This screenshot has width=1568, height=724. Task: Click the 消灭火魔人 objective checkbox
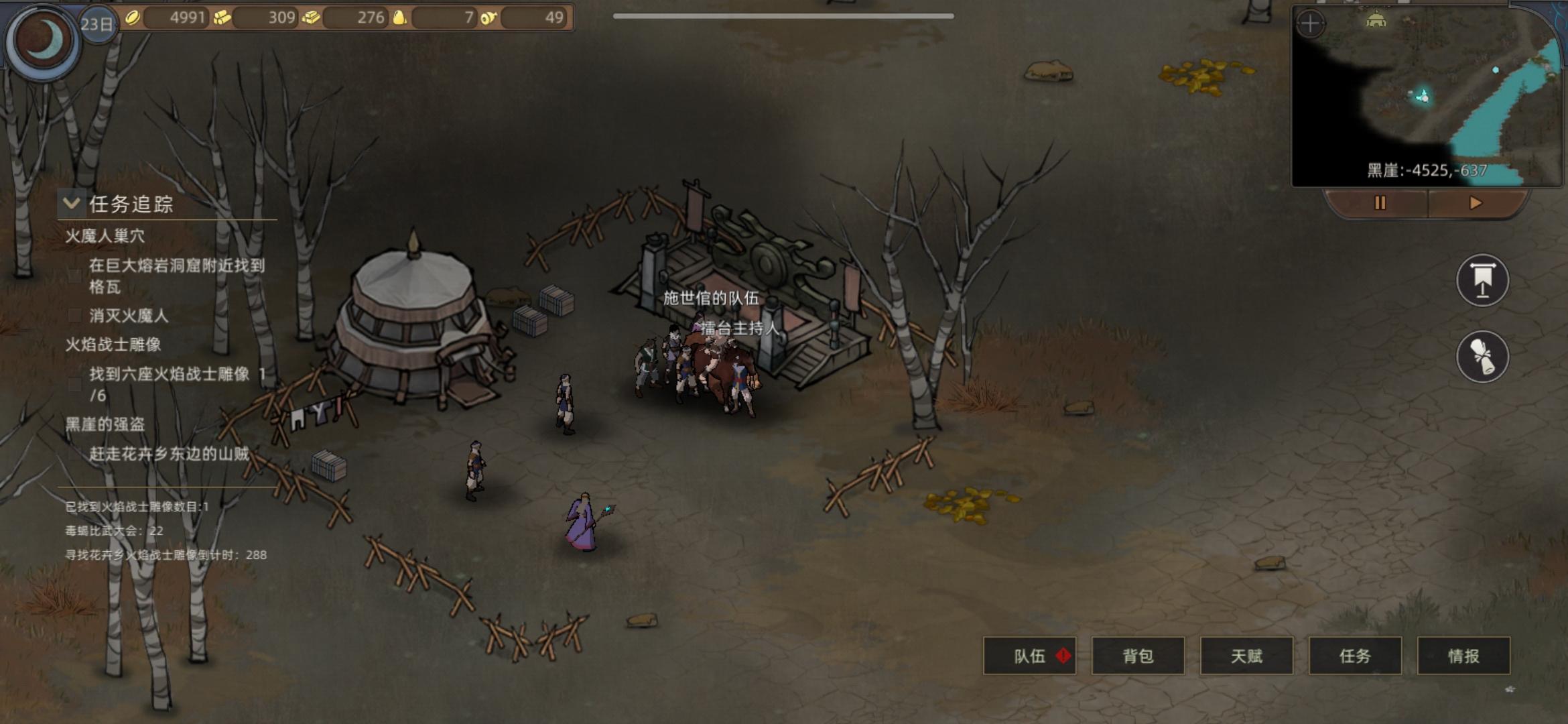75,316
